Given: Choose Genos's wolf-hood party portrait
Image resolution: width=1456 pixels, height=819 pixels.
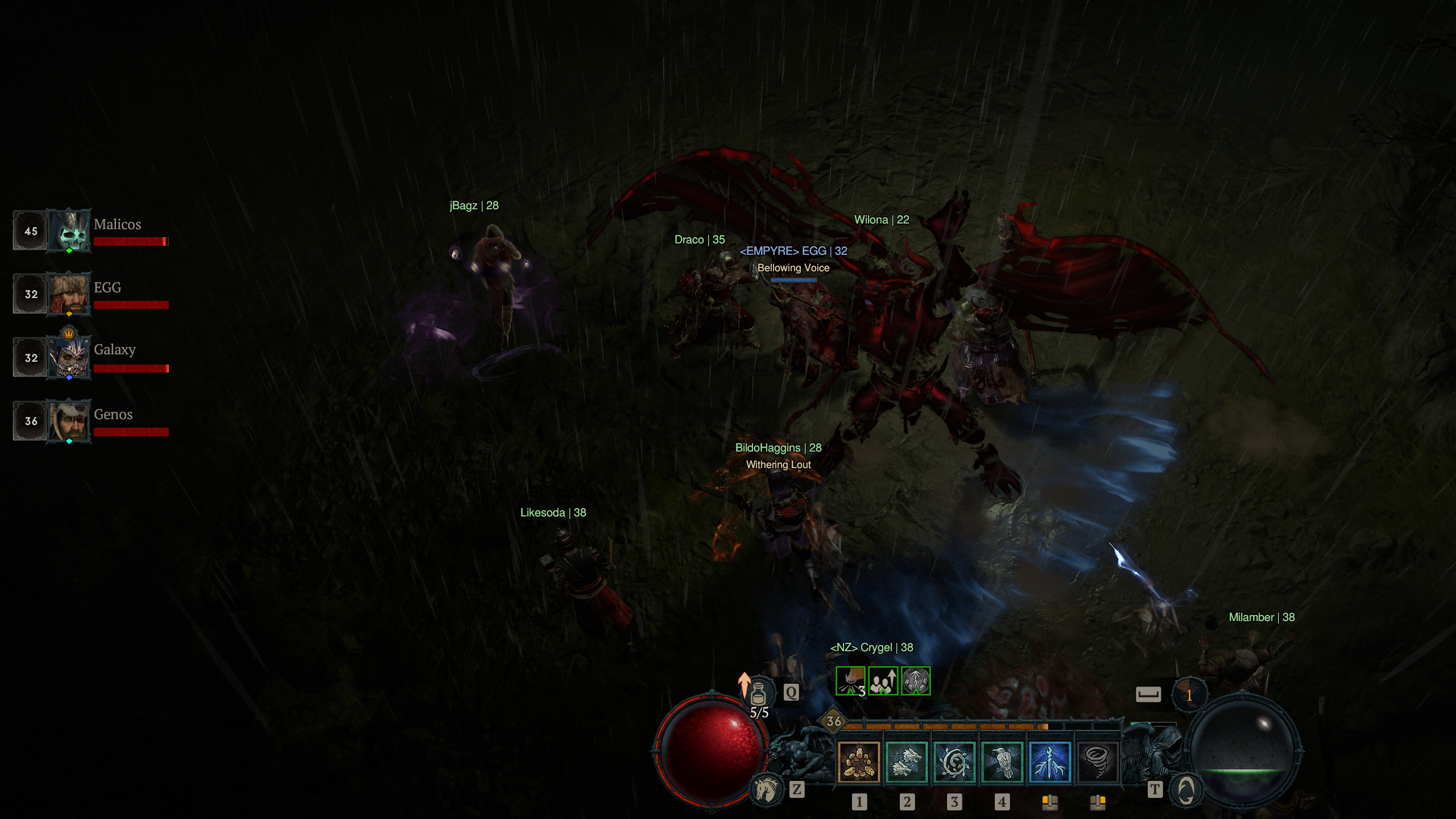Looking at the screenshot, I should [69, 421].
